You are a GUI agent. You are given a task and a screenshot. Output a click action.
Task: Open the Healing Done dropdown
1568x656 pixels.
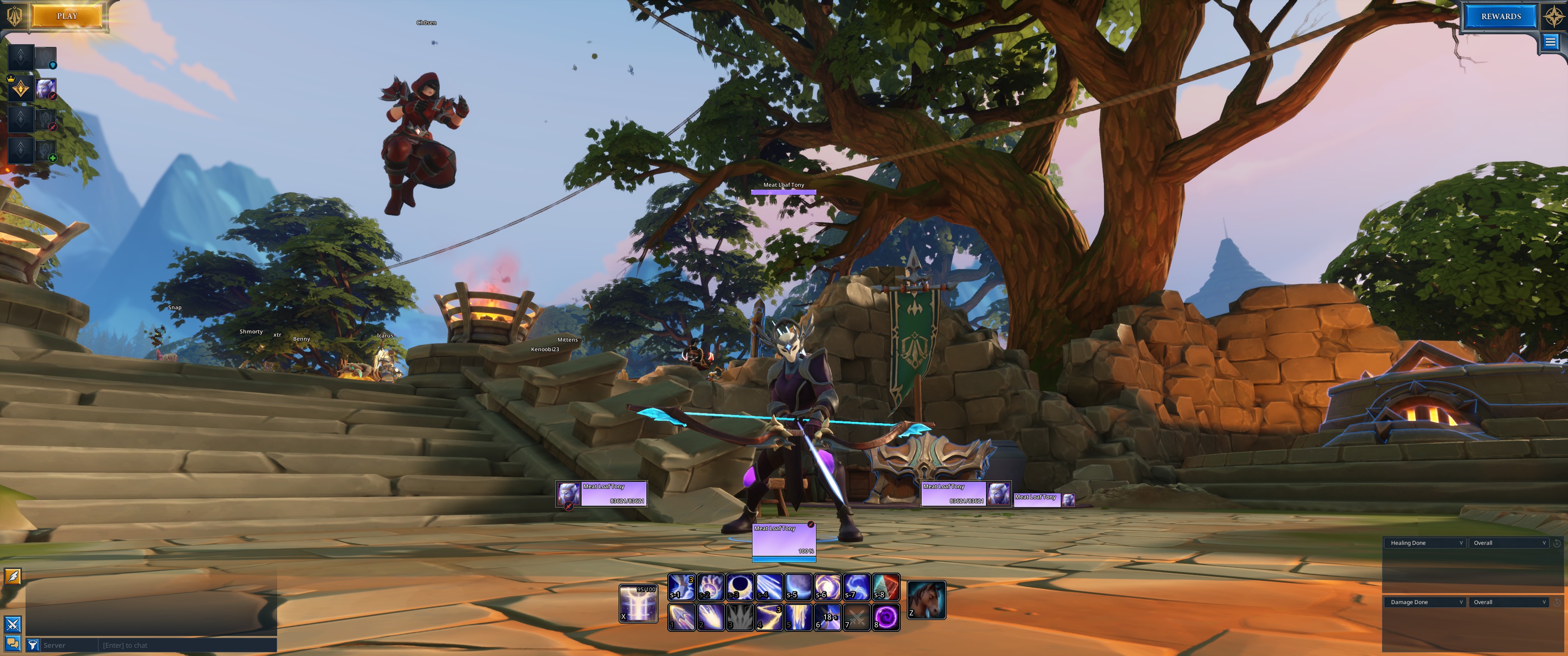(1424, 543)
